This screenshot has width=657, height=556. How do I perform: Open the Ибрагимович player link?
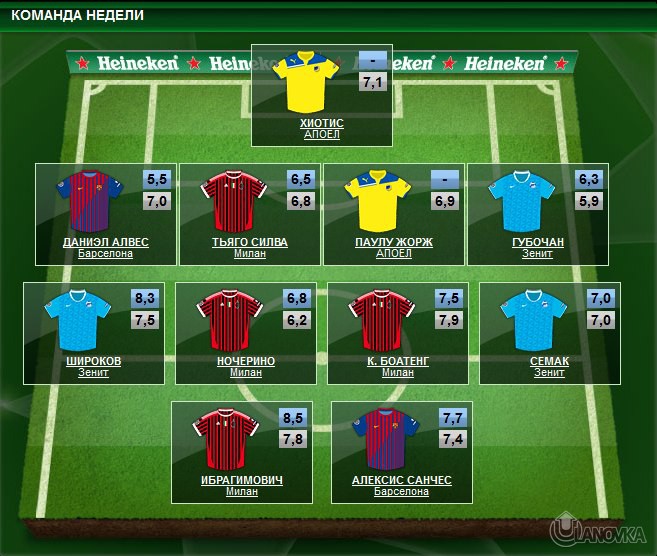pyautogui.click(x=241, y=480)
